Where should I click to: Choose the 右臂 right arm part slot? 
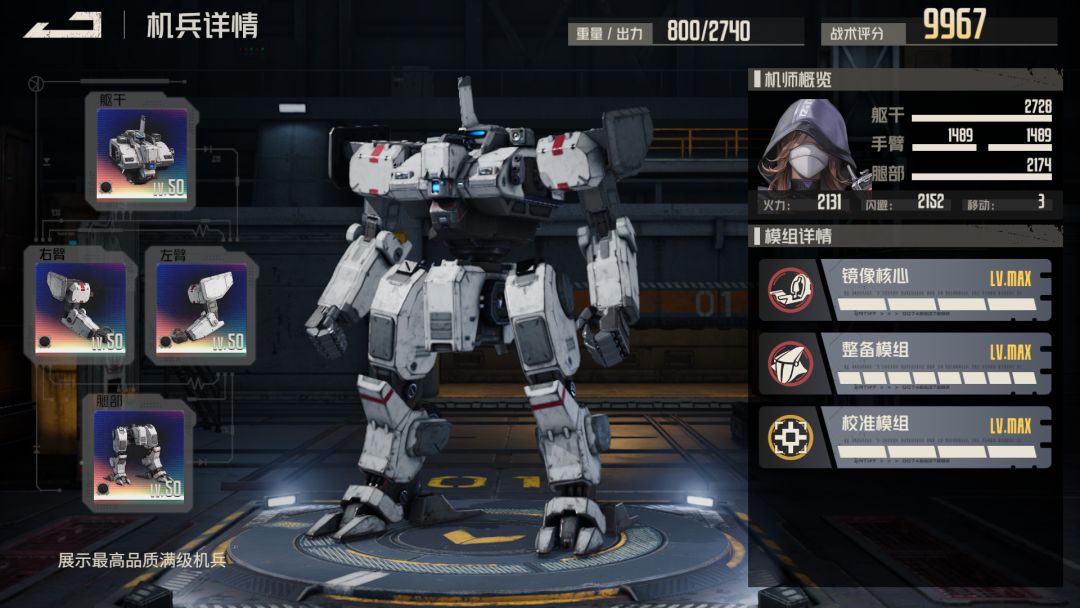click(80, 307)
